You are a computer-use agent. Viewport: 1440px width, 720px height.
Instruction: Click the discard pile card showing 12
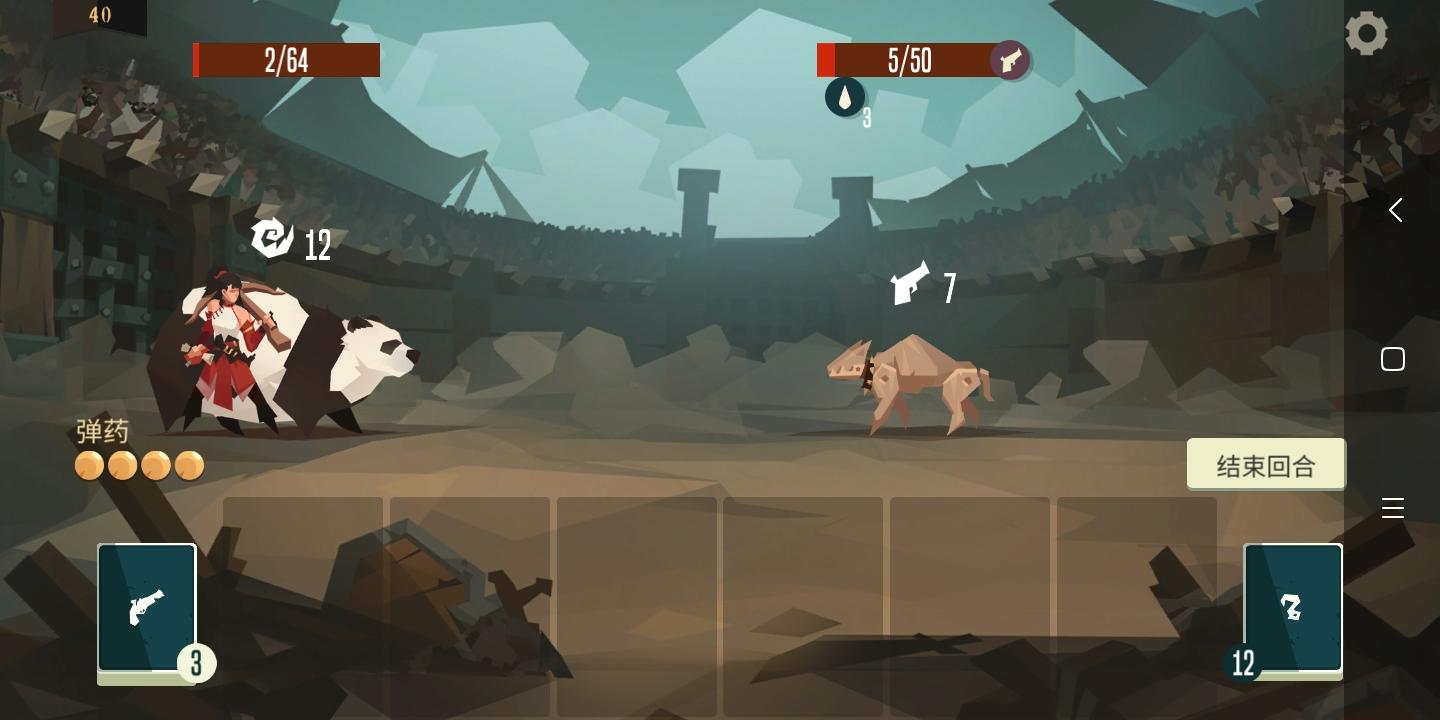1293,607
